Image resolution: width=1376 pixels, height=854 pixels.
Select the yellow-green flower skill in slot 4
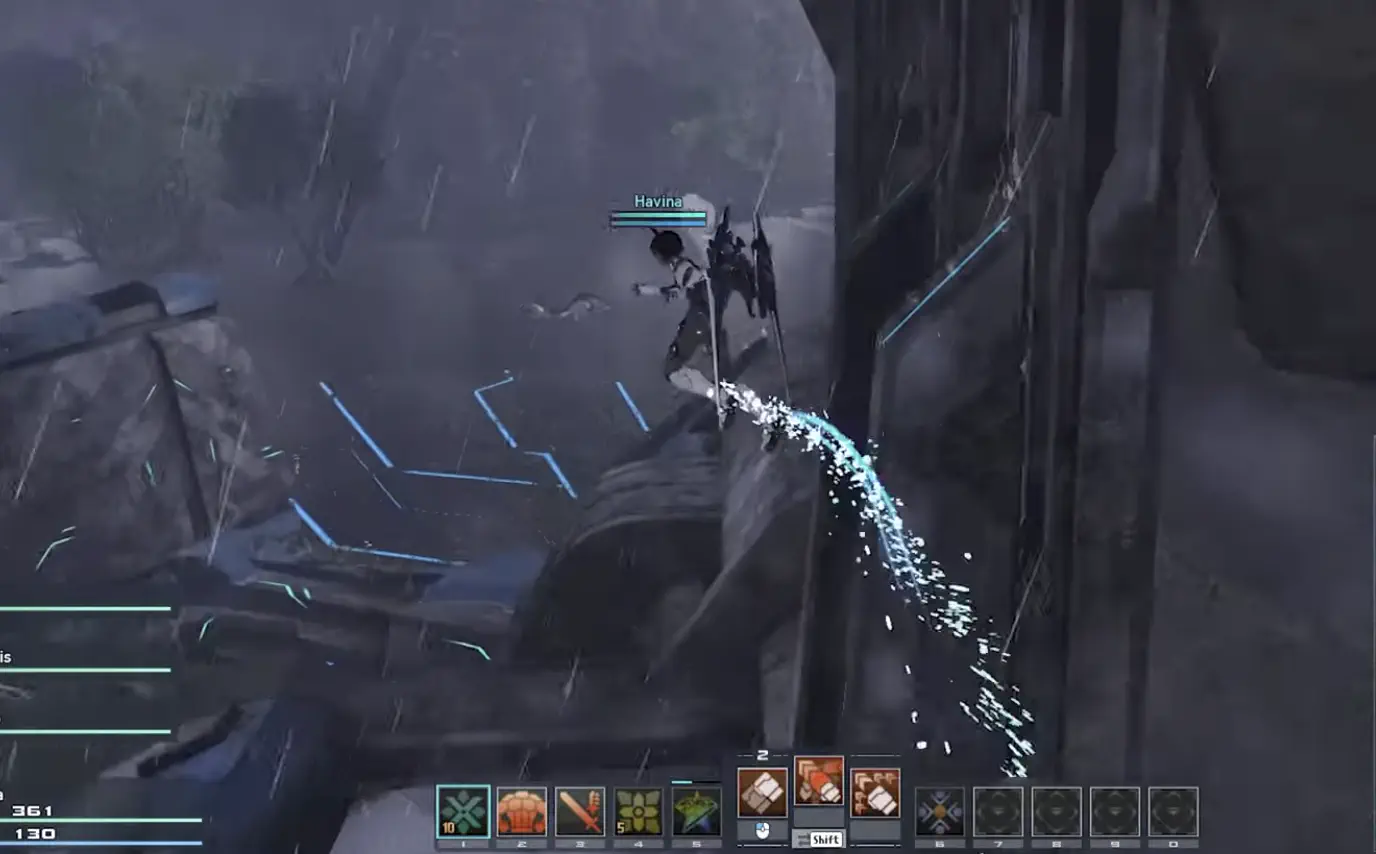click(x=638, y=811)
